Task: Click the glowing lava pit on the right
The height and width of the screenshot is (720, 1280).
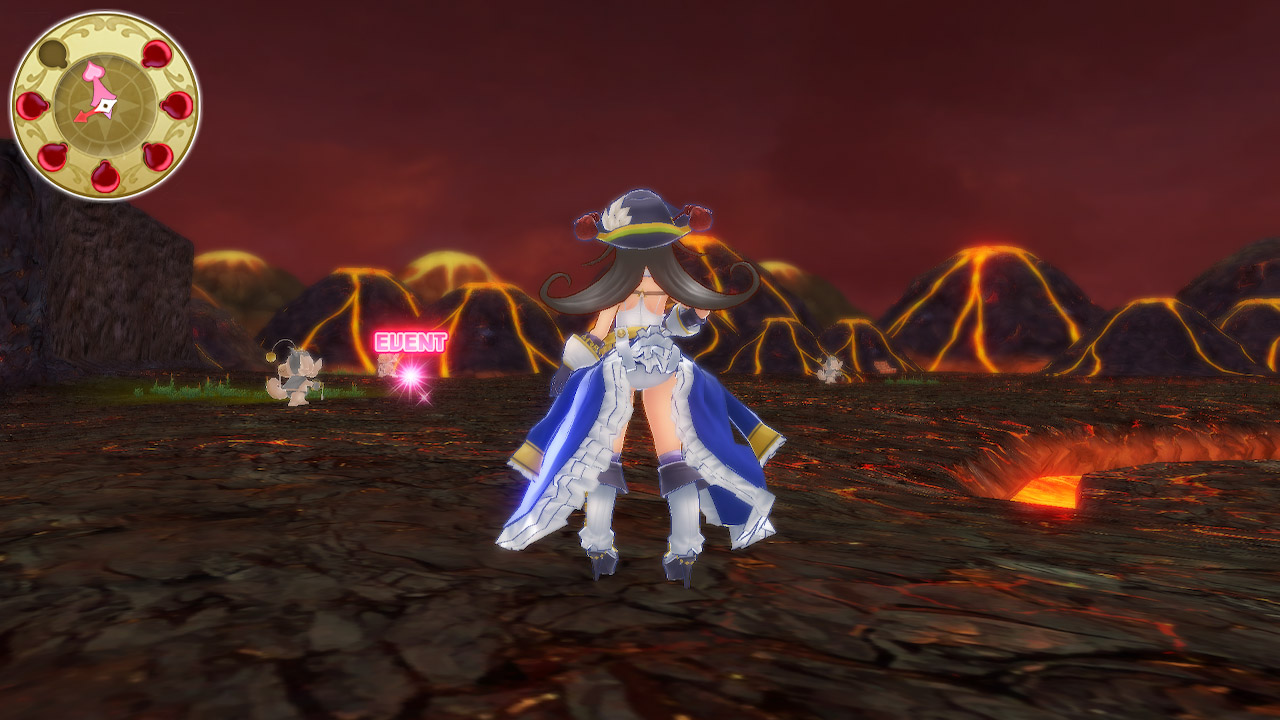Action: point(1053,489)
